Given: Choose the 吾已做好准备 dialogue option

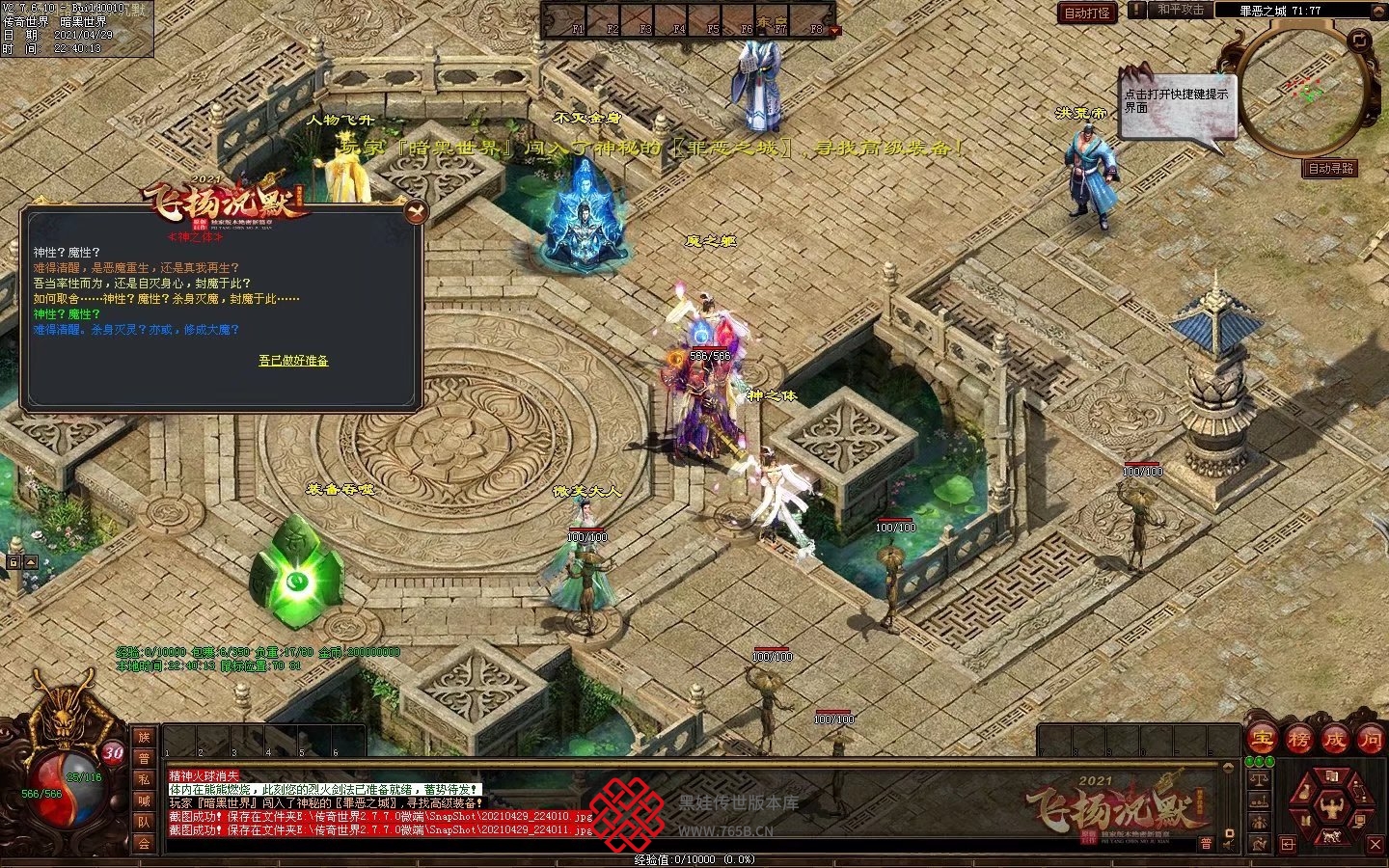Looking at the screenshot, I should (293, 361).
